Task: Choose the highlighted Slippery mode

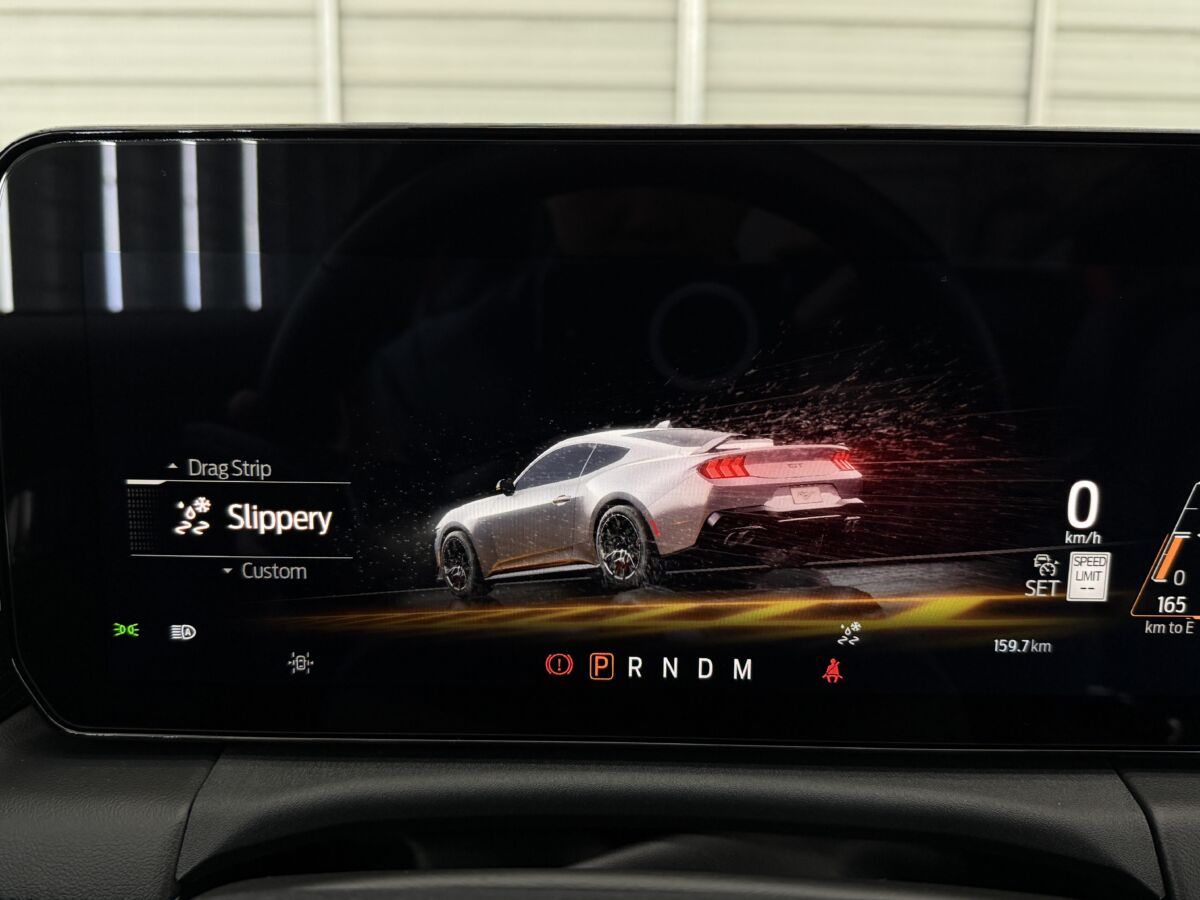Action: [278, 518]
